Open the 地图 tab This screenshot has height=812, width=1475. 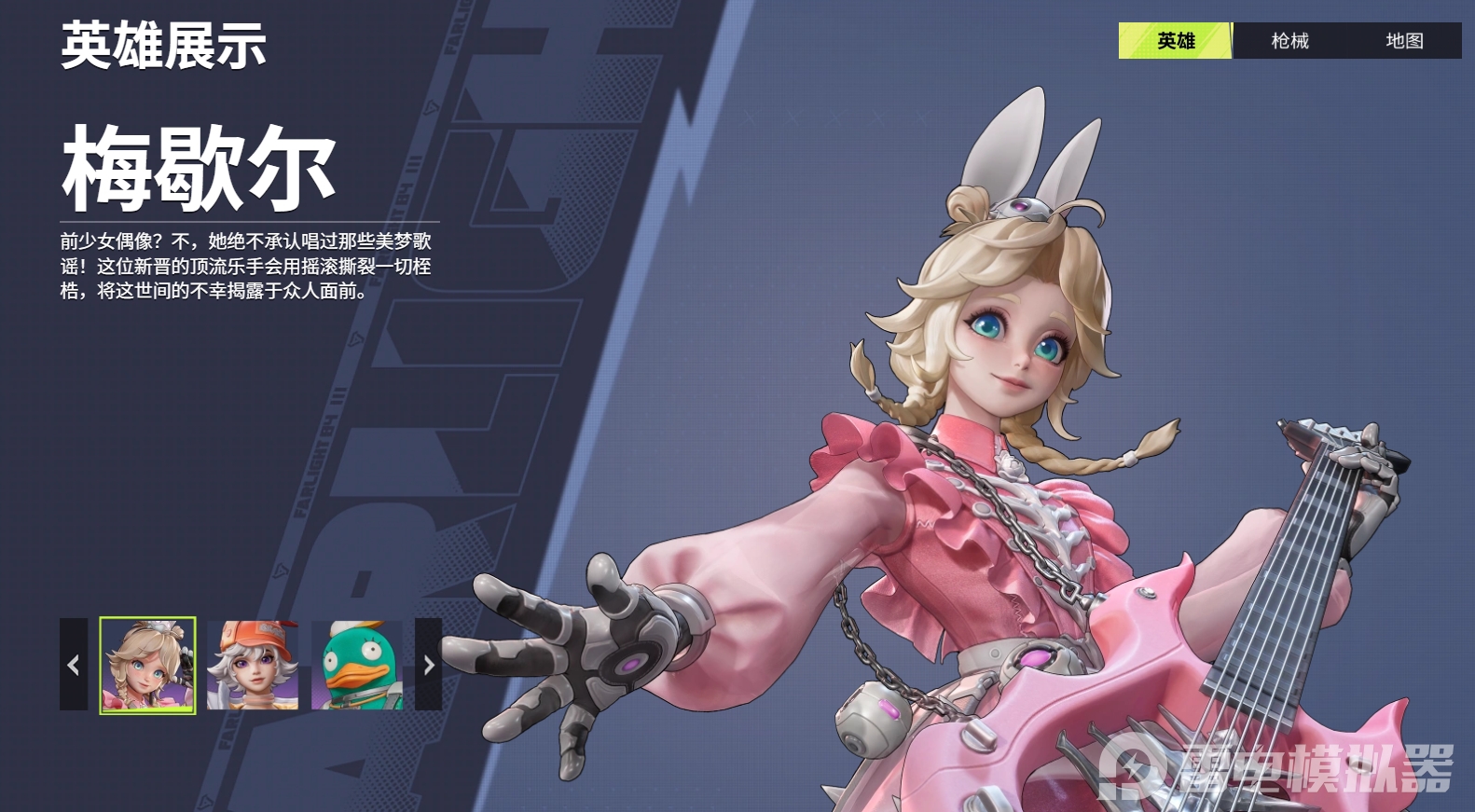[1403, 41]
